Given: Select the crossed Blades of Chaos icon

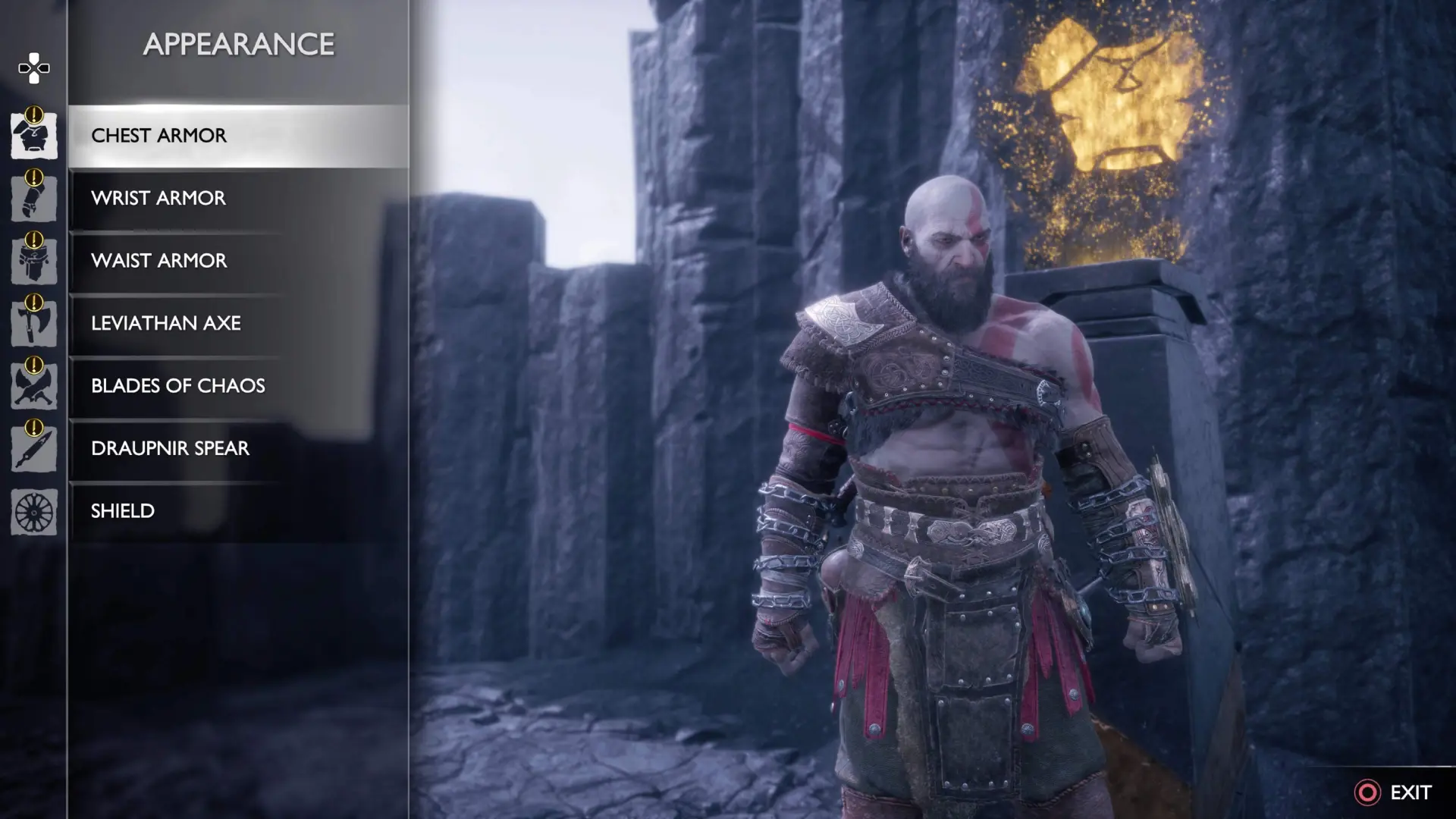Looking at the screenshot, I should (x=33, y=385).
